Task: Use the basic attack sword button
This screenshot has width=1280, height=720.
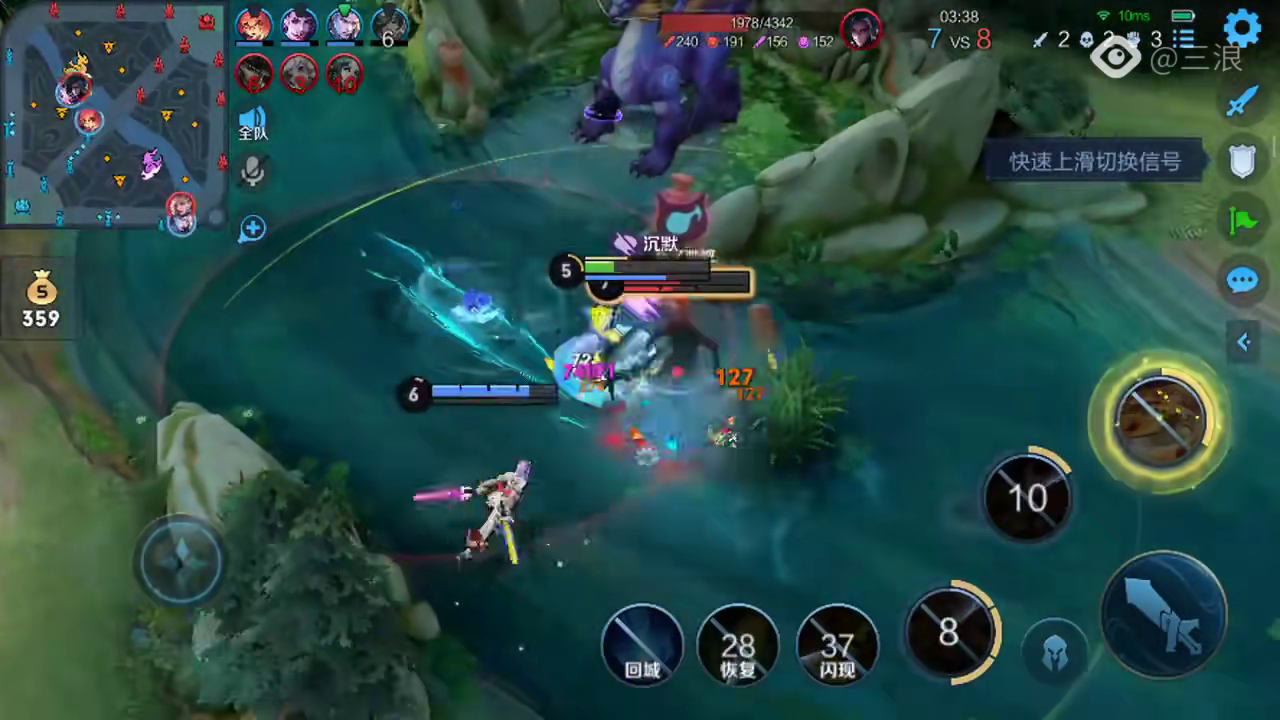Action: pyautogui.click(x=1163, y=614)
